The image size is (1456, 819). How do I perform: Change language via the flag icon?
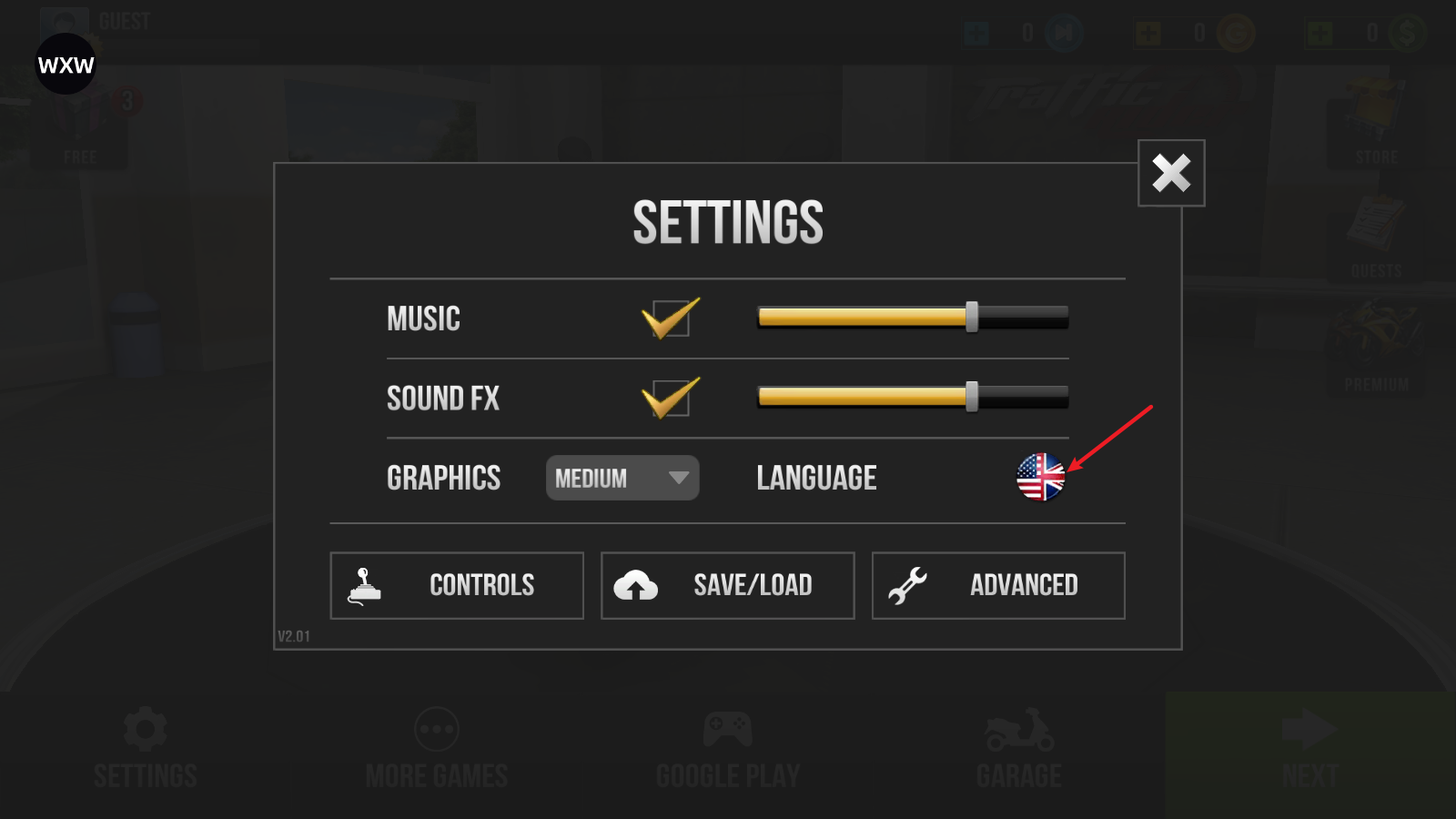click(1040, 477)
